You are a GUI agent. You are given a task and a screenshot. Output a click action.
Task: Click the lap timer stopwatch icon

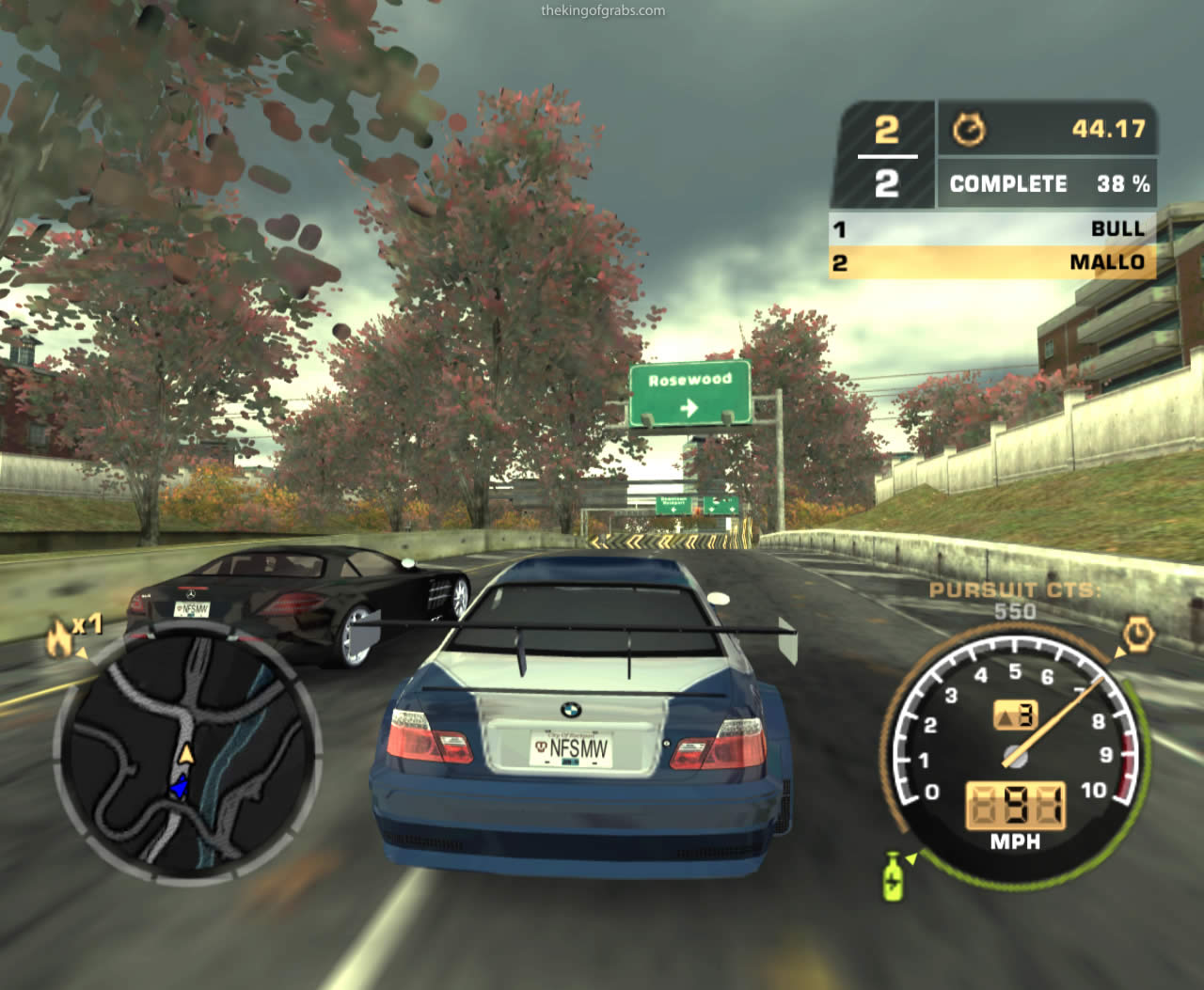tap(968, 129)
